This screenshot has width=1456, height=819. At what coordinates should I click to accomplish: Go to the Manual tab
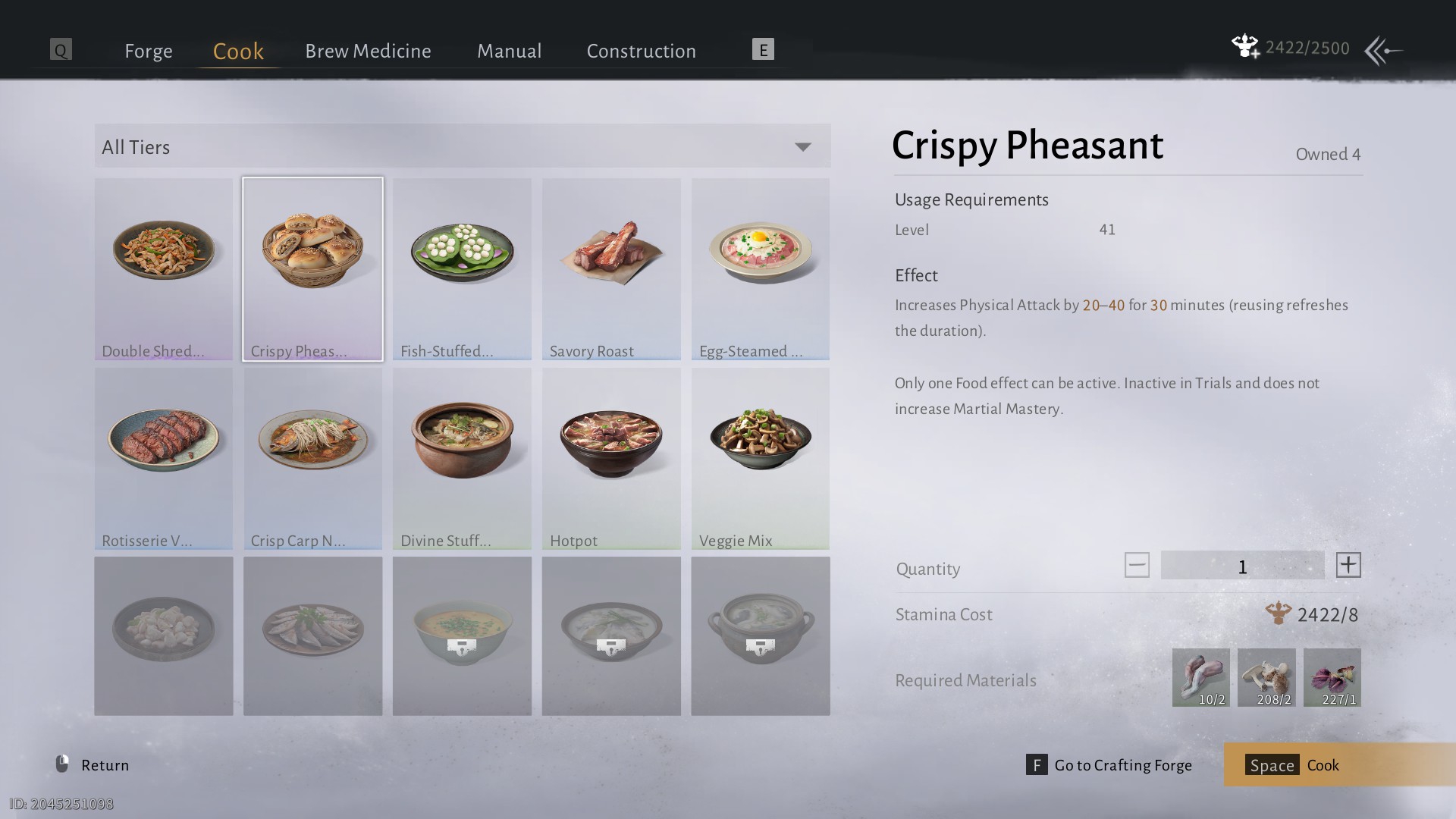[509, 51]
